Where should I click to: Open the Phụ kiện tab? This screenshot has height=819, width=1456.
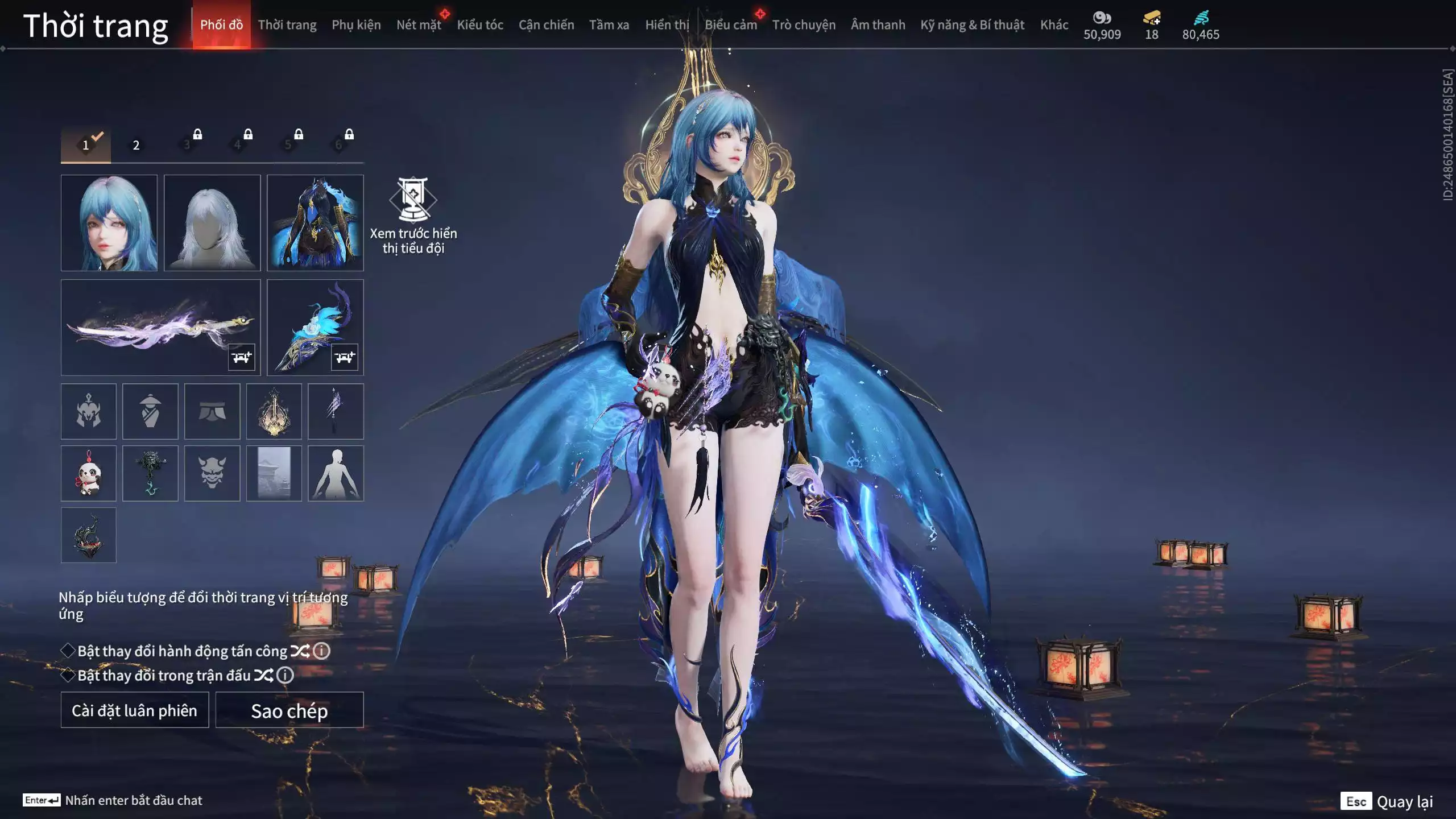click(x=356, y=25)
